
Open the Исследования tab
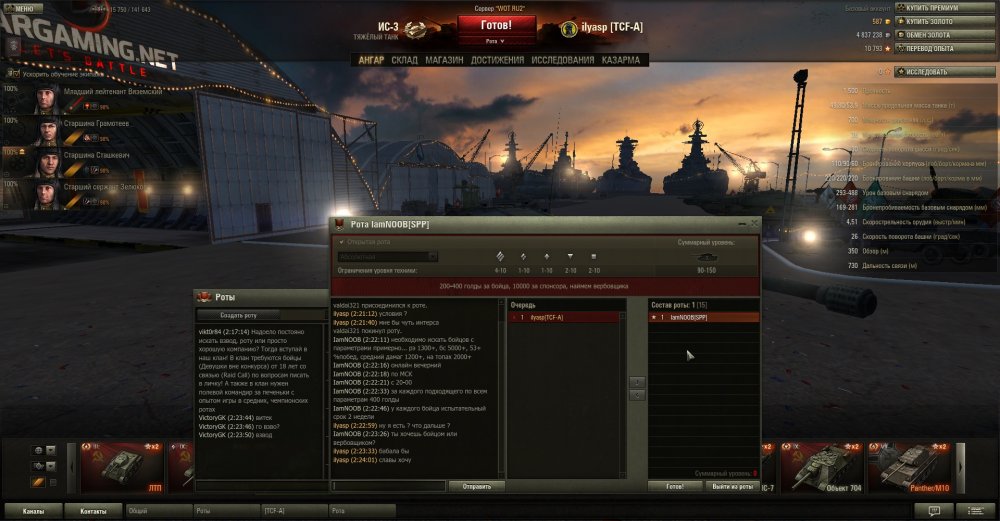click(562, 60)
